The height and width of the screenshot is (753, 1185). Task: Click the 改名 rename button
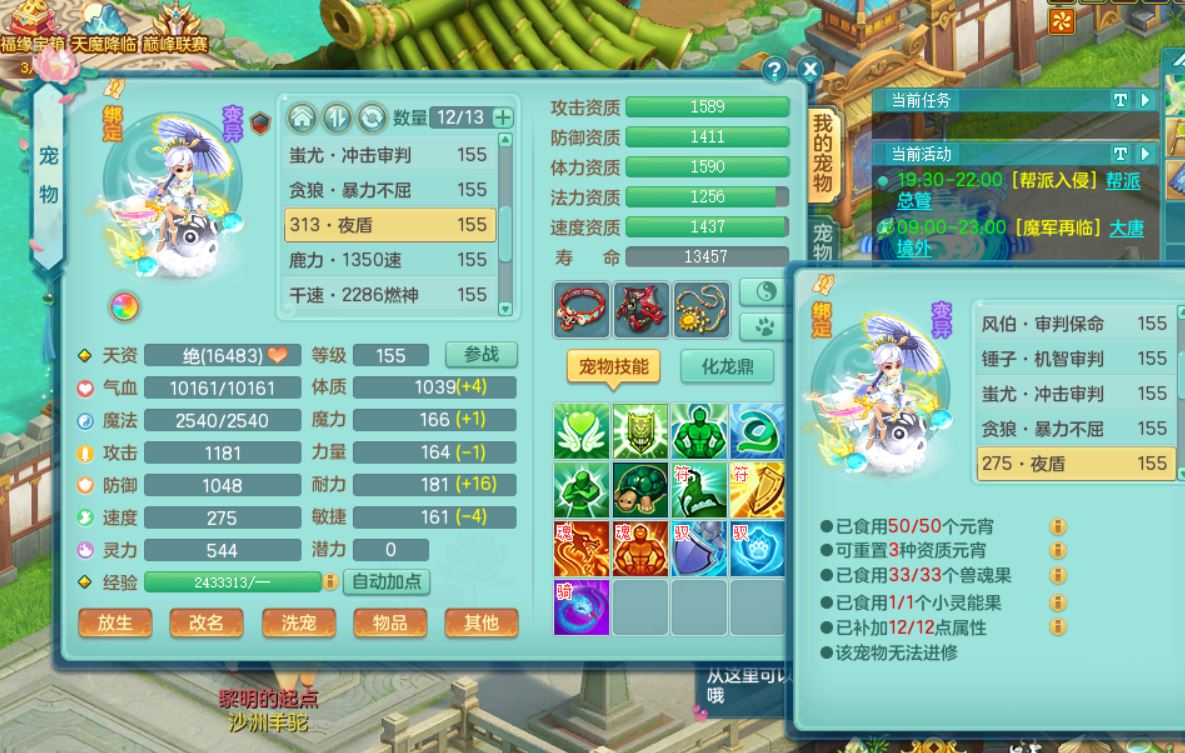coord(206,622)
